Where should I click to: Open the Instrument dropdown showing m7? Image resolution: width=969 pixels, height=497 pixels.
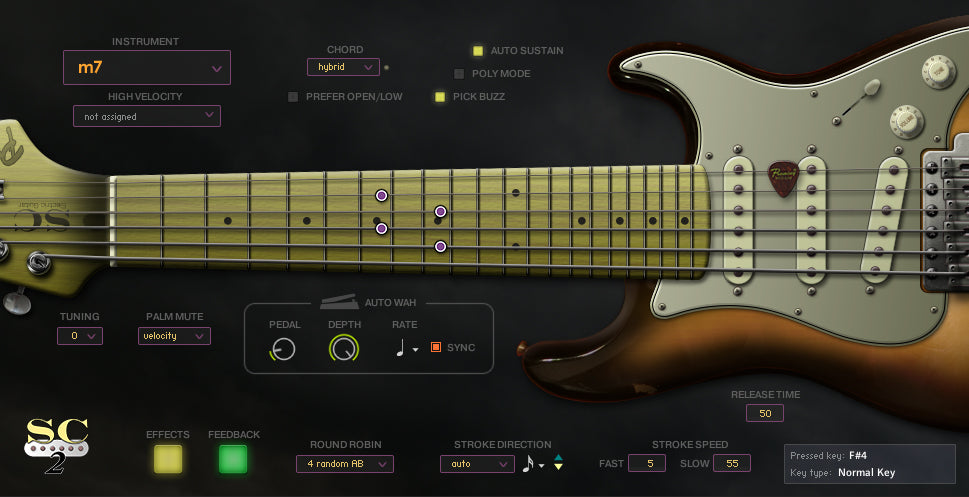coord(147,68)
